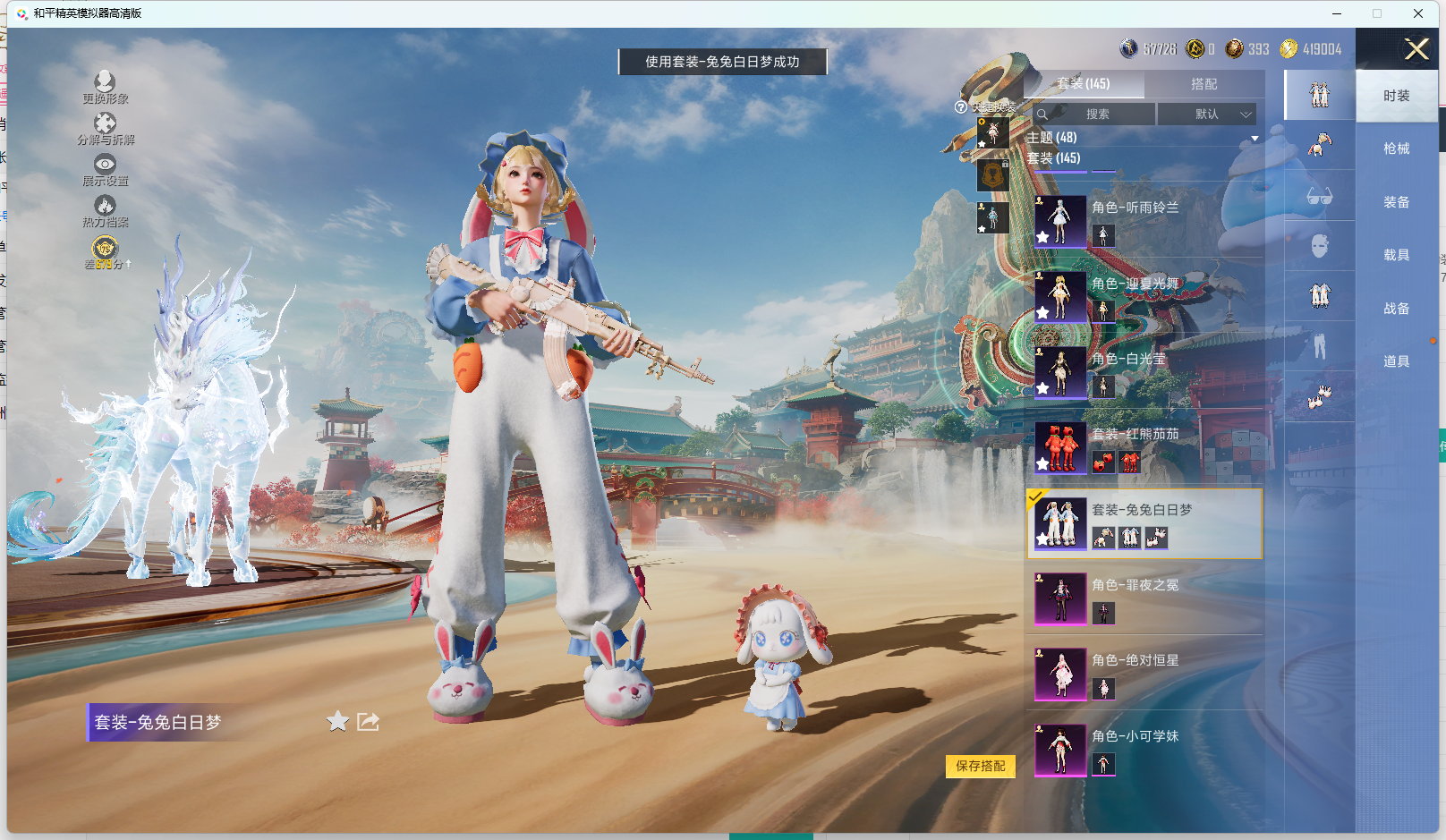Screen dimensions: 1446x840
Task: Click the 搜索 search field
Action: 1097,115
